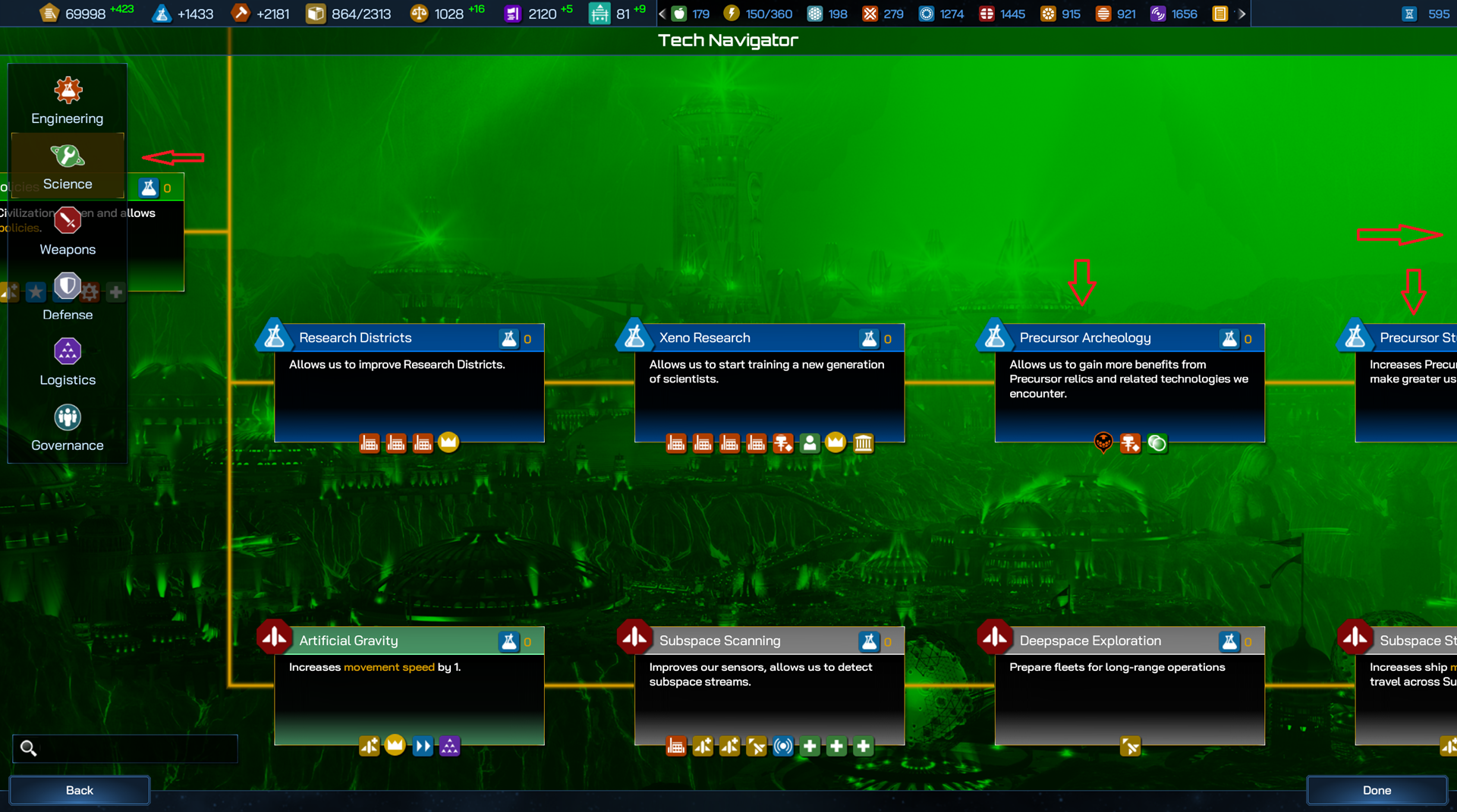Choose the Defense tech category
The image size is (1457, 812).
tap(68, 297)
